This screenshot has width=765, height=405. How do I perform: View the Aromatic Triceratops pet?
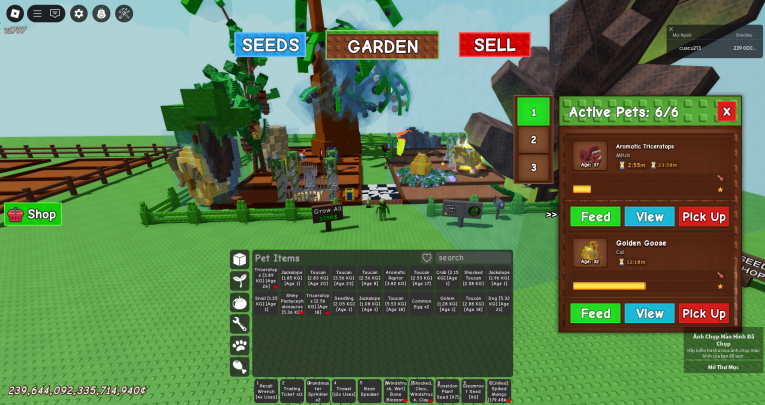(x=650, y=216)
